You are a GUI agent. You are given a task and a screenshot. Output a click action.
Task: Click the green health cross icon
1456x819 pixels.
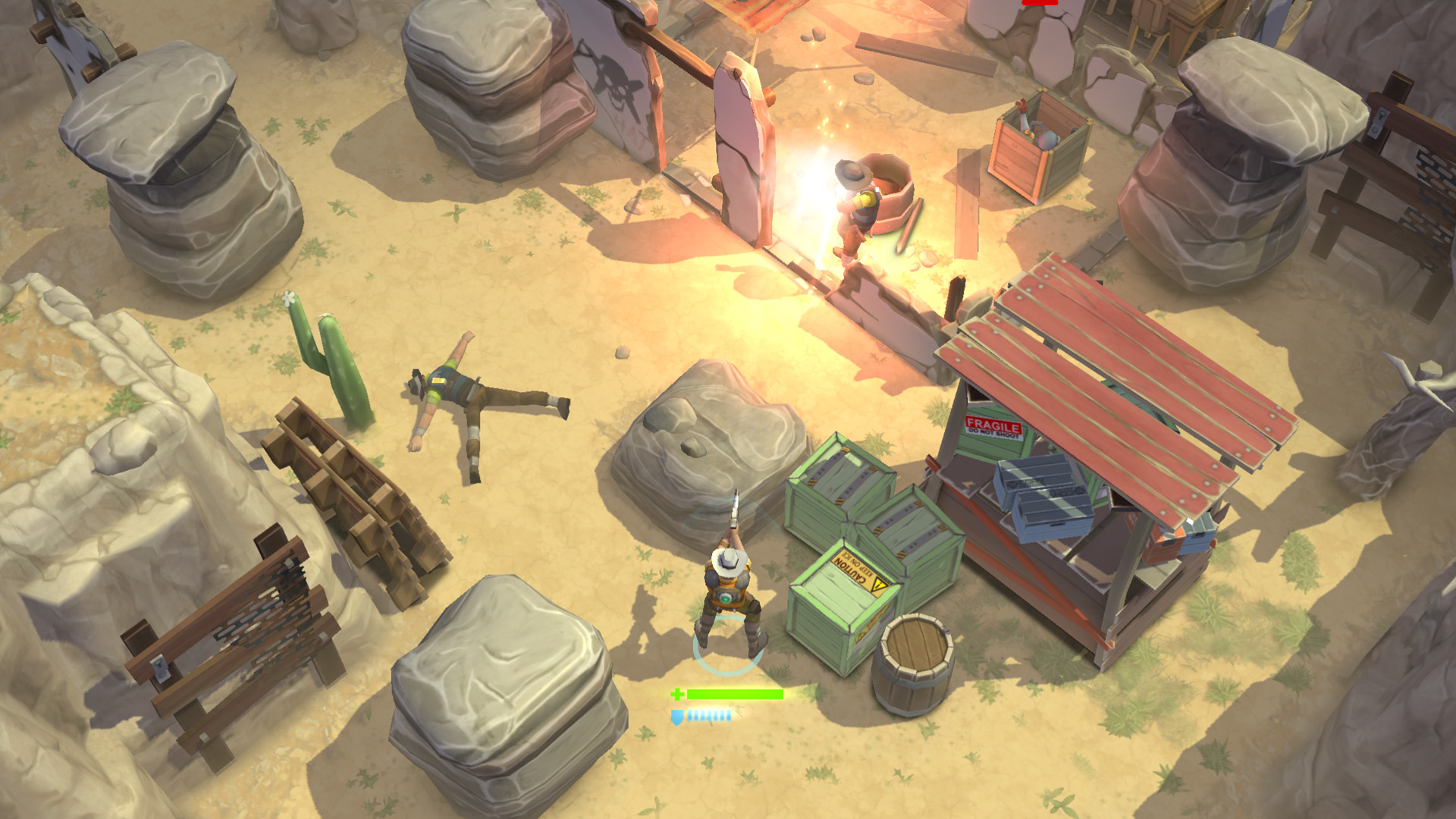pyautogui.click(x=677, y=692)
